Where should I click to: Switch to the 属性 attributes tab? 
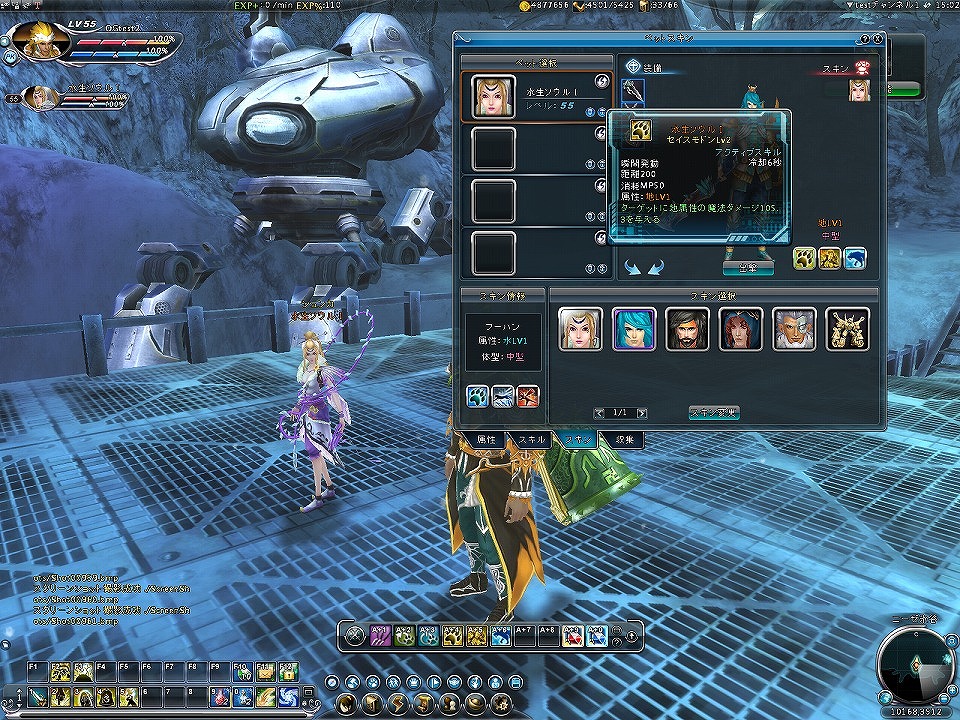coord(487,439)
